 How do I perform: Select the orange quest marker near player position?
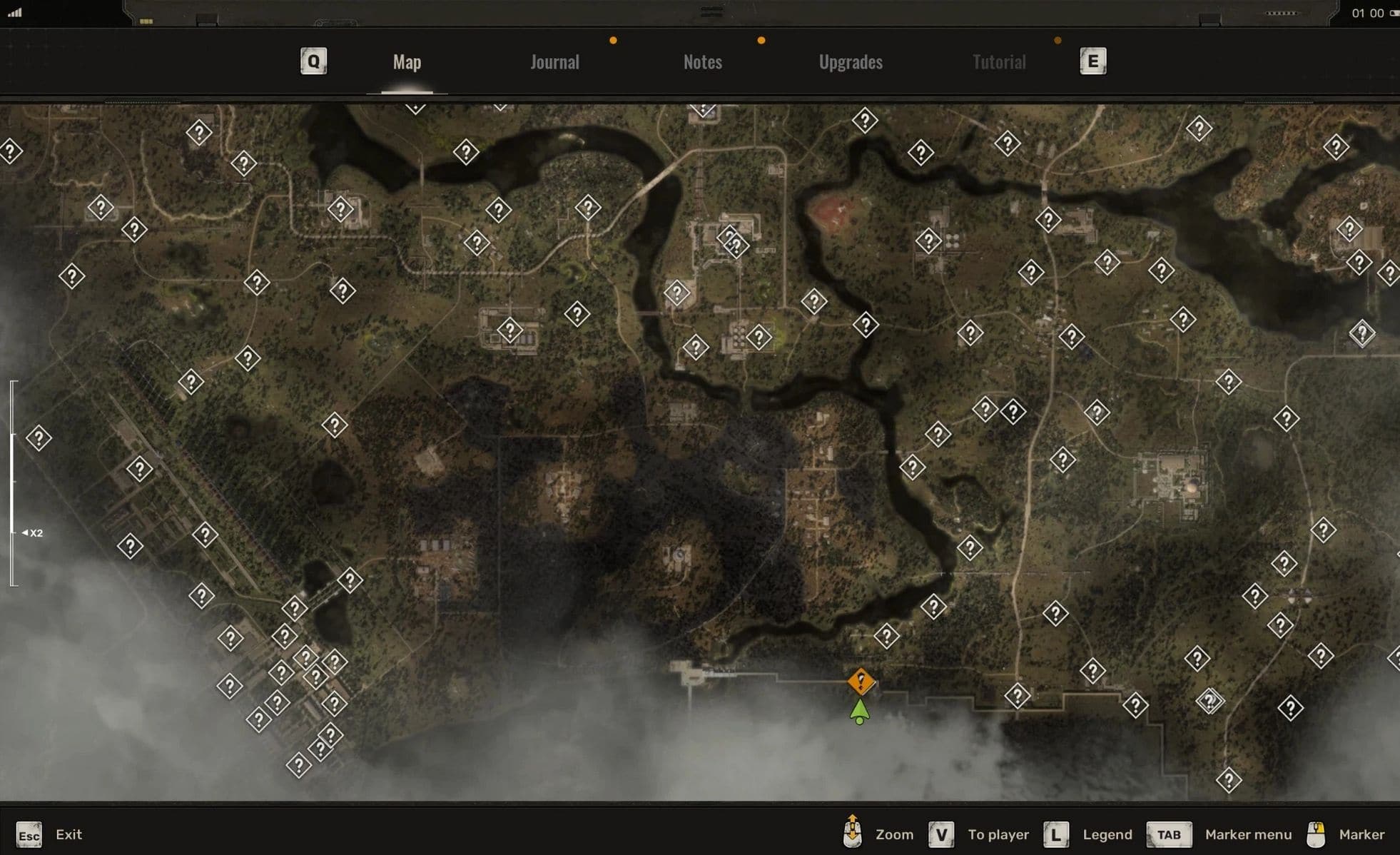860,680
